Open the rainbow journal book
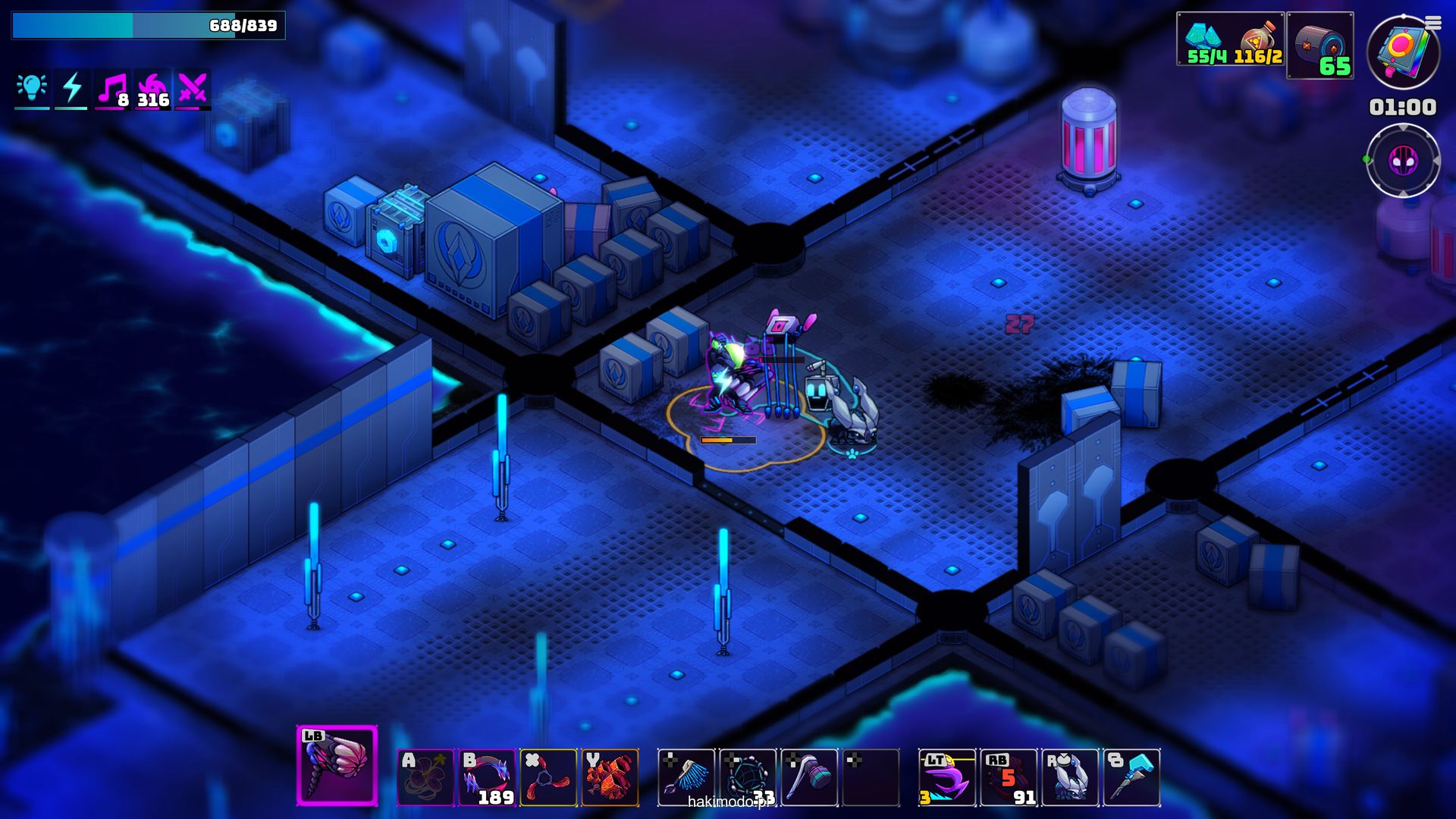The width and height of the screenshot is (1456, 819). pos(1403,52)
